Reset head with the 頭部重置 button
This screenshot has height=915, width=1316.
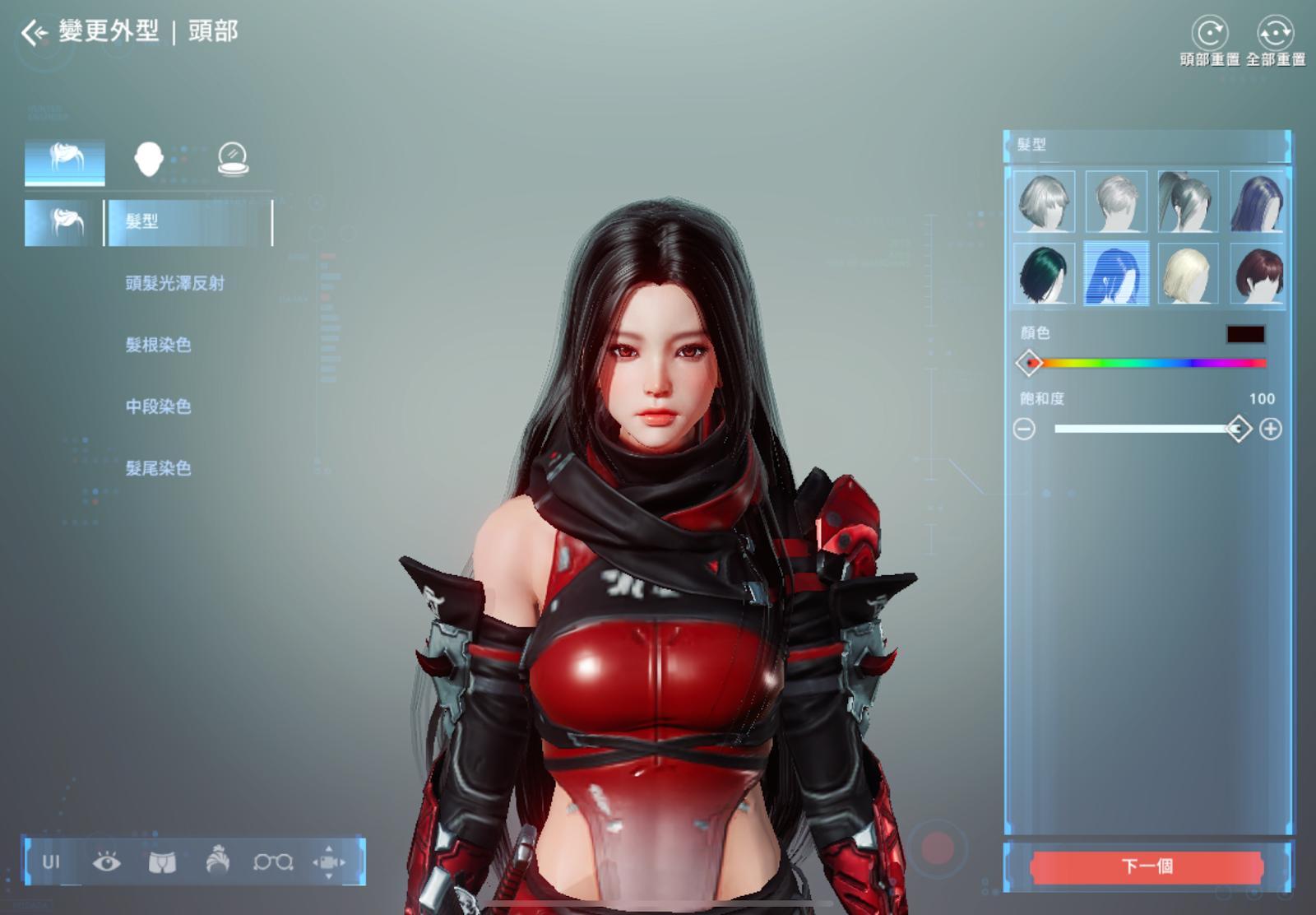click(x=1209, y=35)
